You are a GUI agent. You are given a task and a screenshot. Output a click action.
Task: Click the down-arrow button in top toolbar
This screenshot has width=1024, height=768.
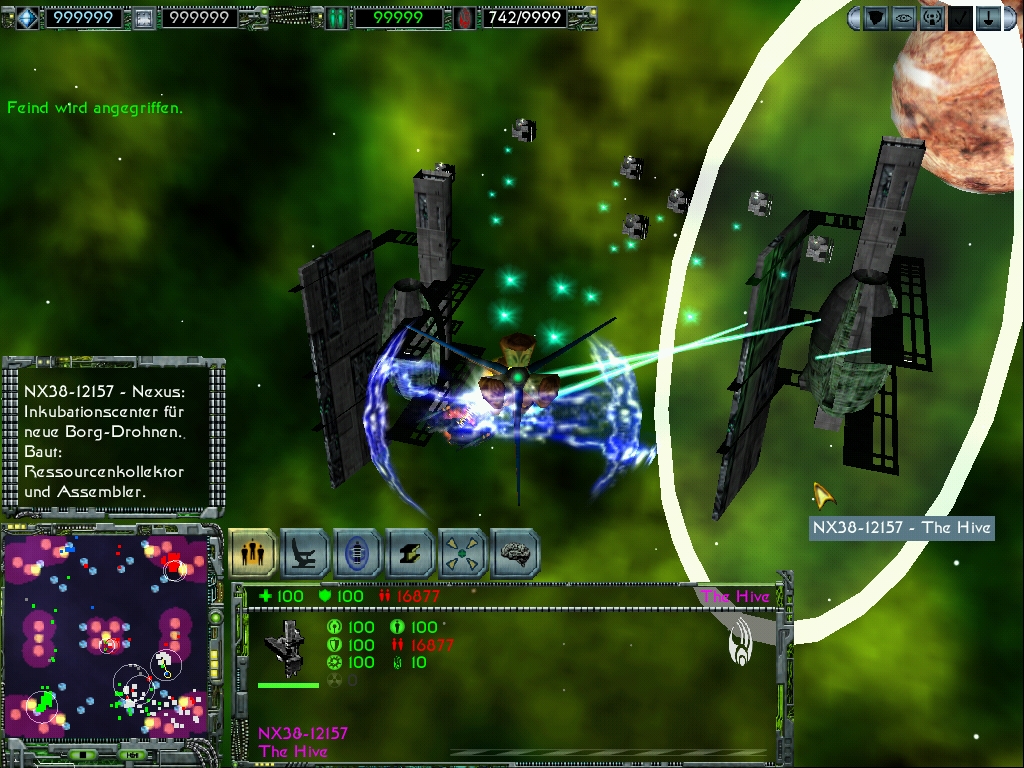coord(988,18)
